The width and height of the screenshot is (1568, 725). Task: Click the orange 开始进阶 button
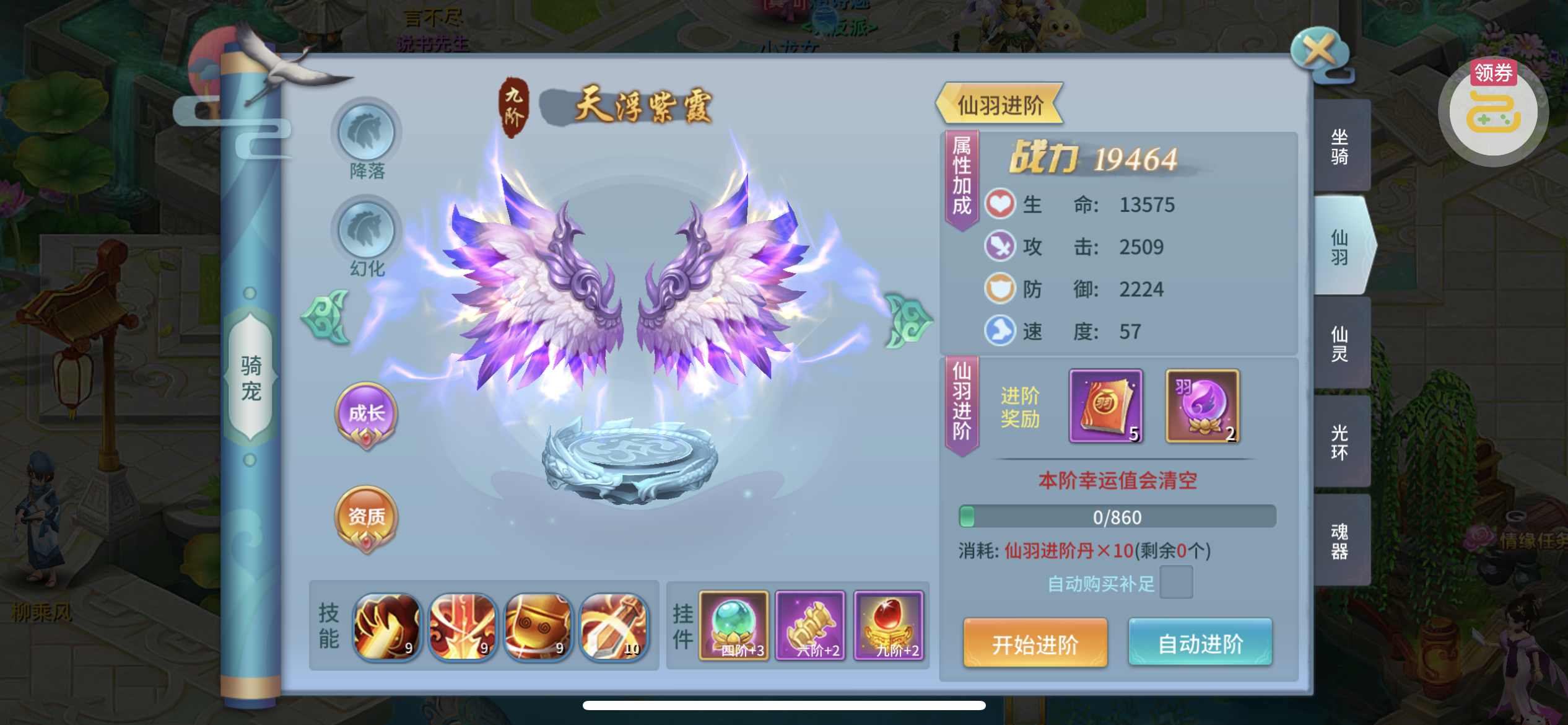point(1035,643)
